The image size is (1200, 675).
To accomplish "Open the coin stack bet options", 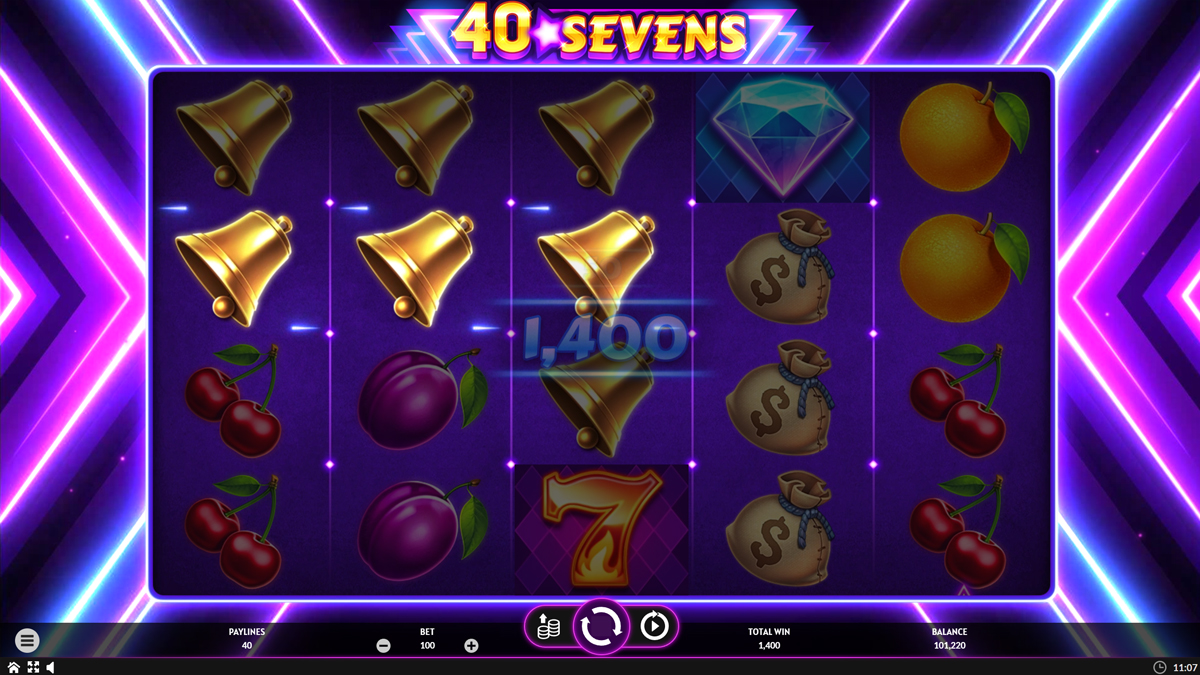I will pos(547,627).
